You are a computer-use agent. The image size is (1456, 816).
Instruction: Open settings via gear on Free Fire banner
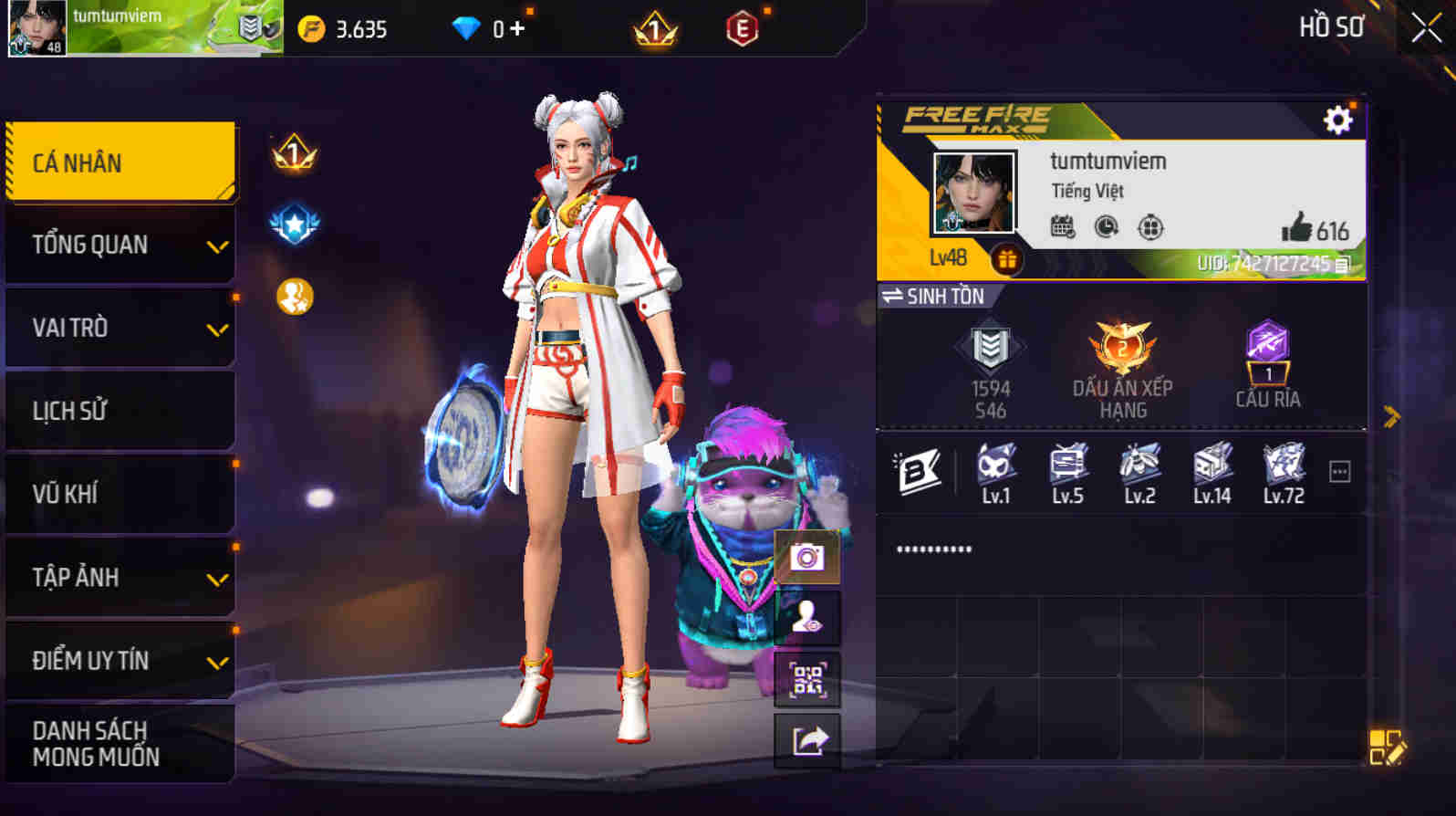[x=1337, y=119]
